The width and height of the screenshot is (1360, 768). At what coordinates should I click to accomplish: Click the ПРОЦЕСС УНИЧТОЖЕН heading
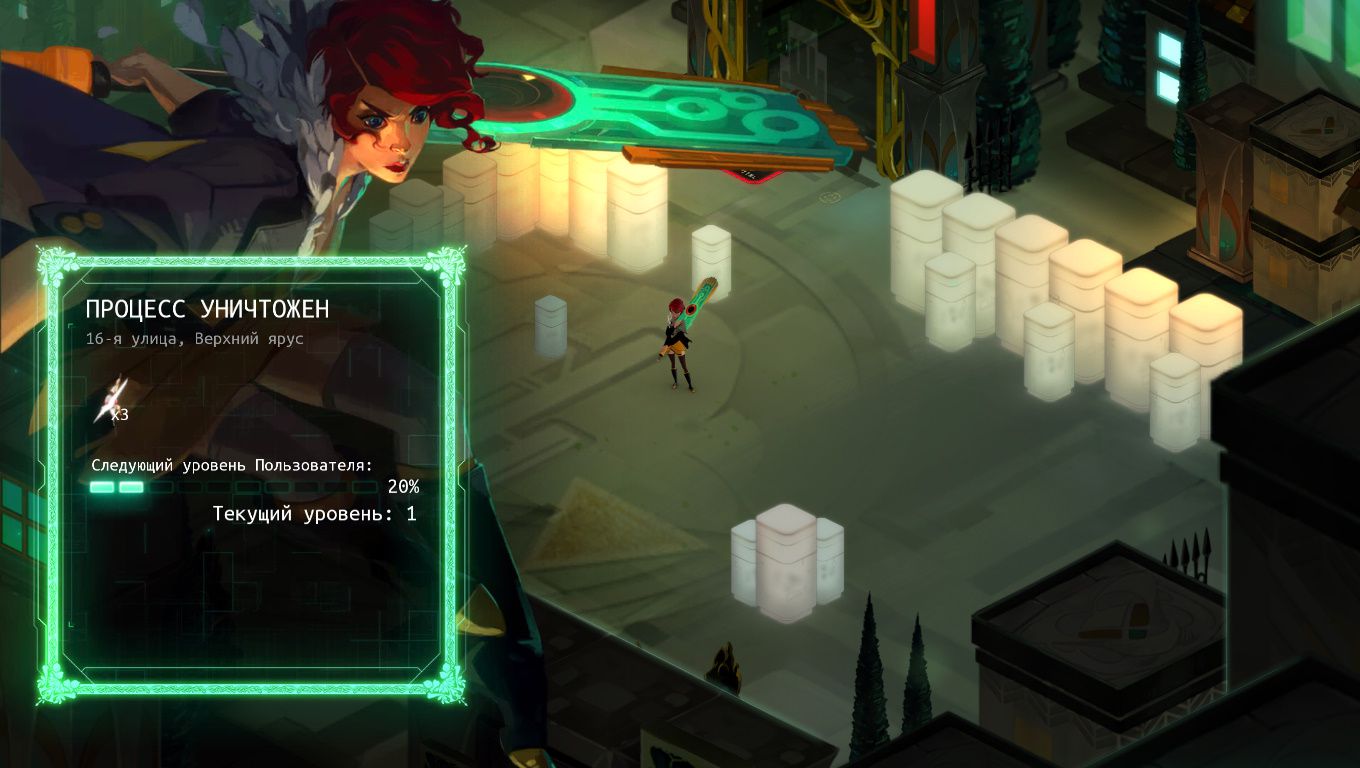pos(207,309)
